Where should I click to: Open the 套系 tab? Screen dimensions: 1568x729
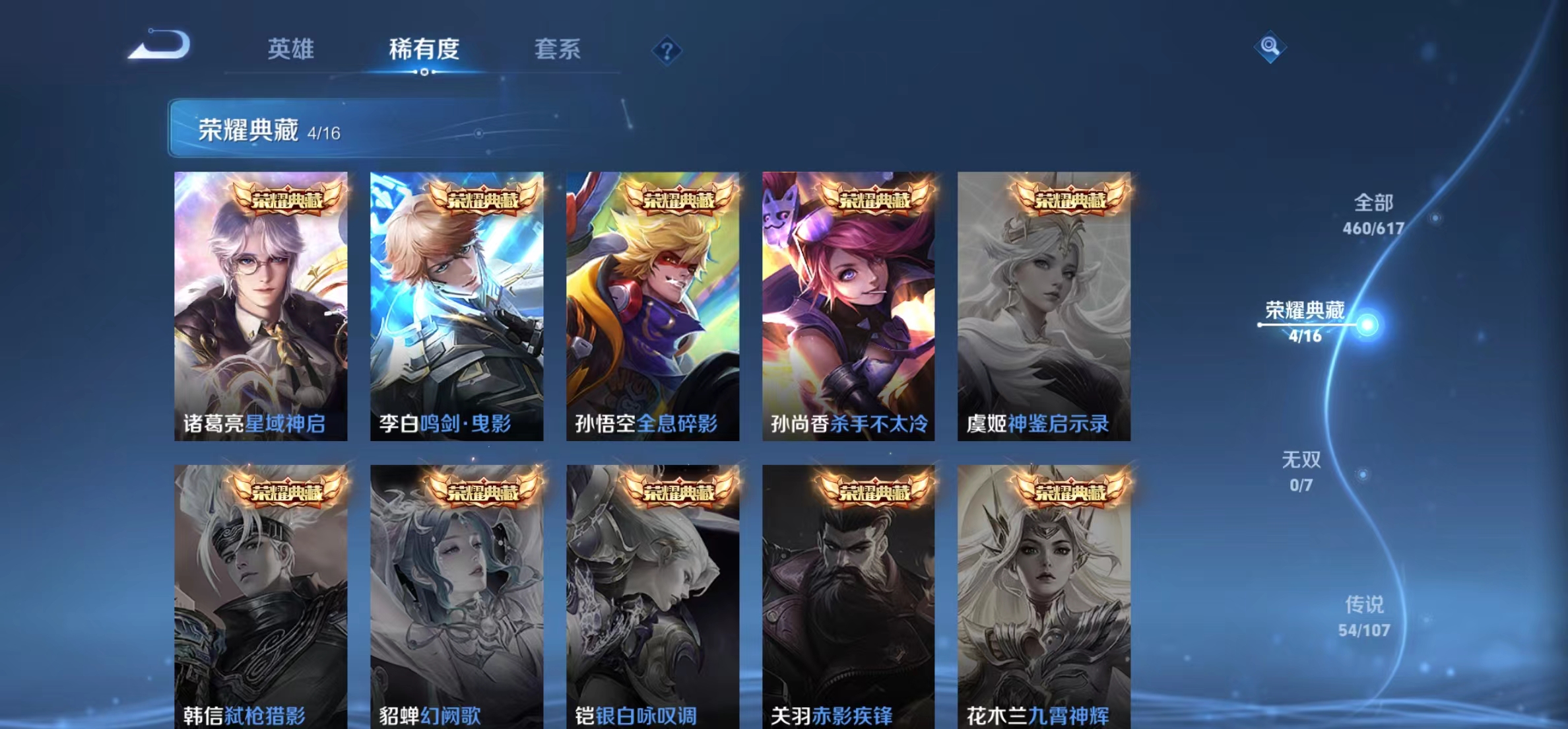click(x=557, y=50)
